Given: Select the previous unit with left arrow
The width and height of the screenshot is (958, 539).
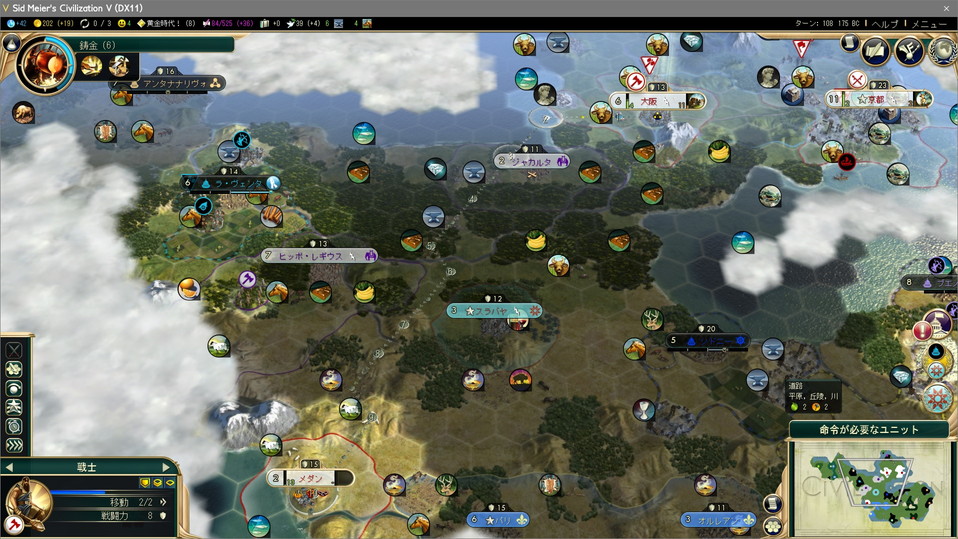Looking at the screenshot, I should click(10, 467).
